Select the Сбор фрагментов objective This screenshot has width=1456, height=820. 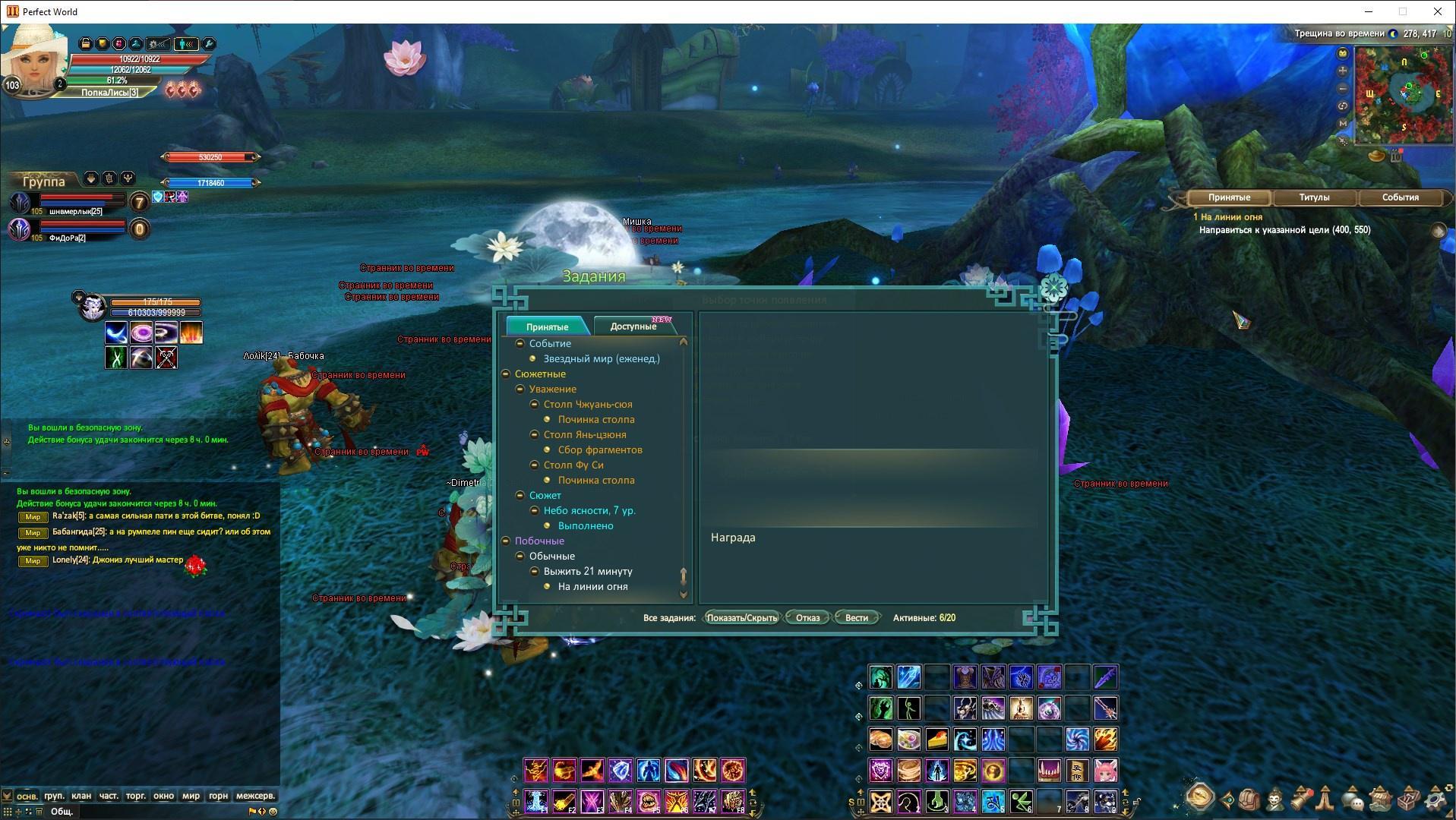pos(599,449)
